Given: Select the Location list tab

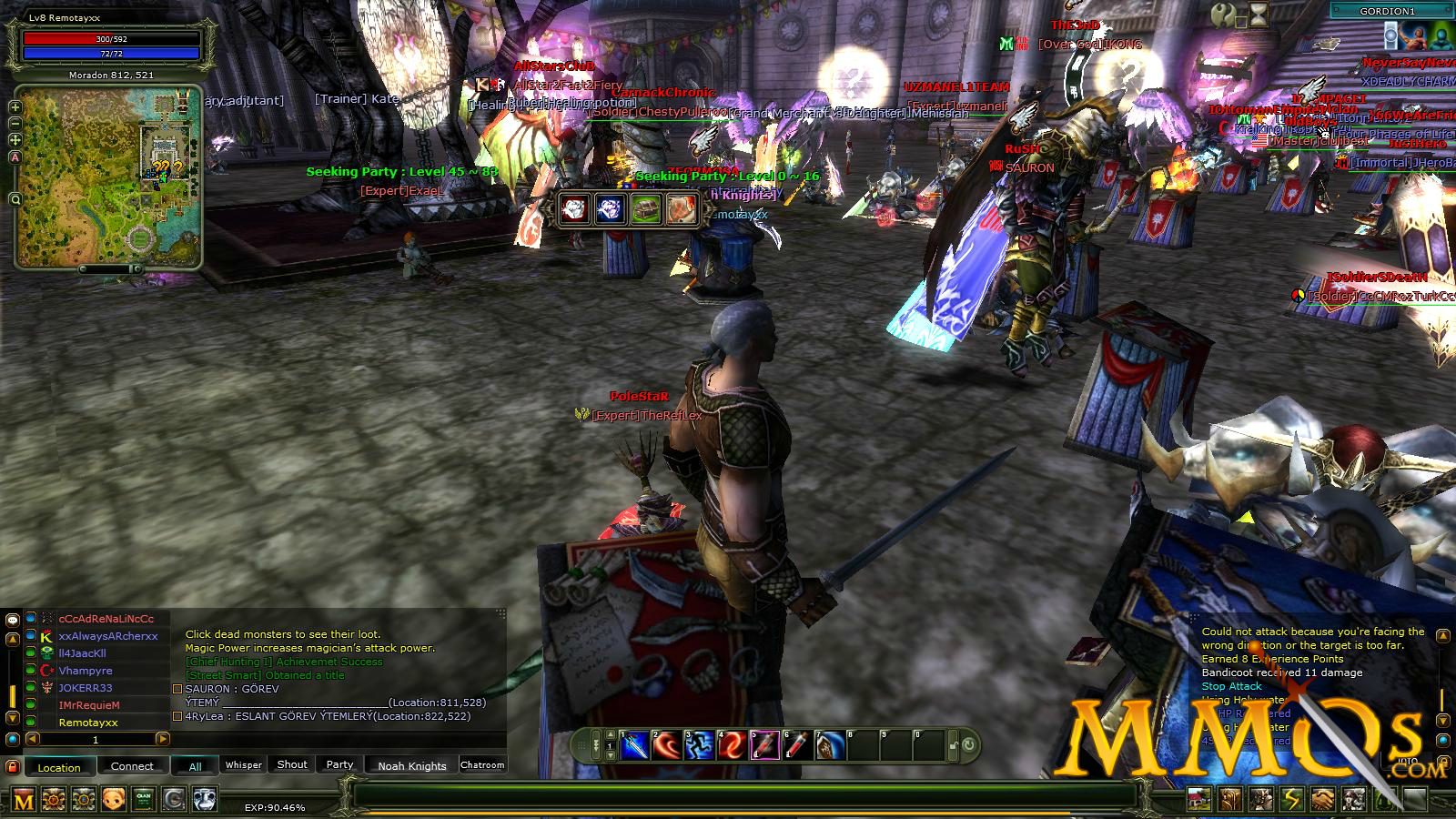Looking at the screenshot, I should point(59,767).
